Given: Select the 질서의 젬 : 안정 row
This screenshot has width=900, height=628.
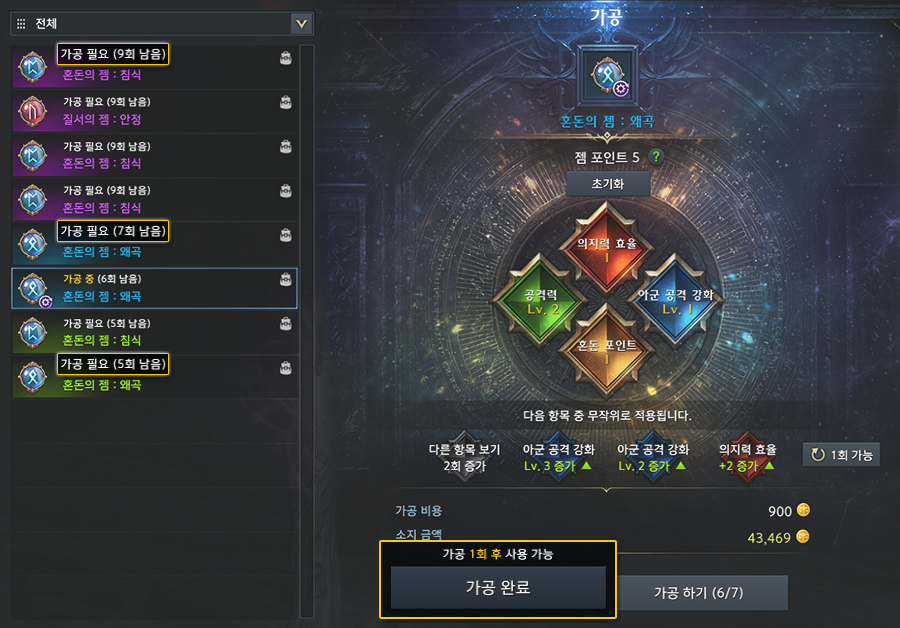Looking at the screenshot, I should (x=154, y=108).
